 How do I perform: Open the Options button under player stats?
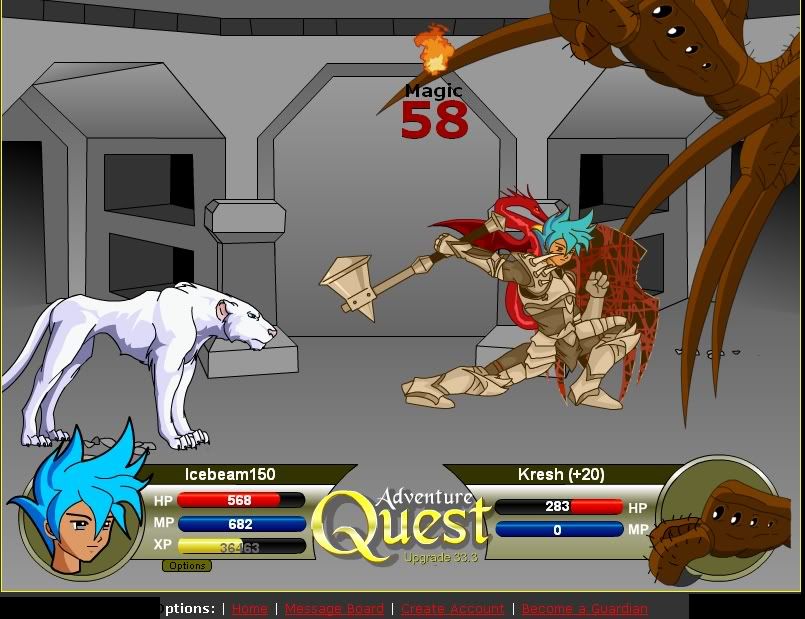187,566
